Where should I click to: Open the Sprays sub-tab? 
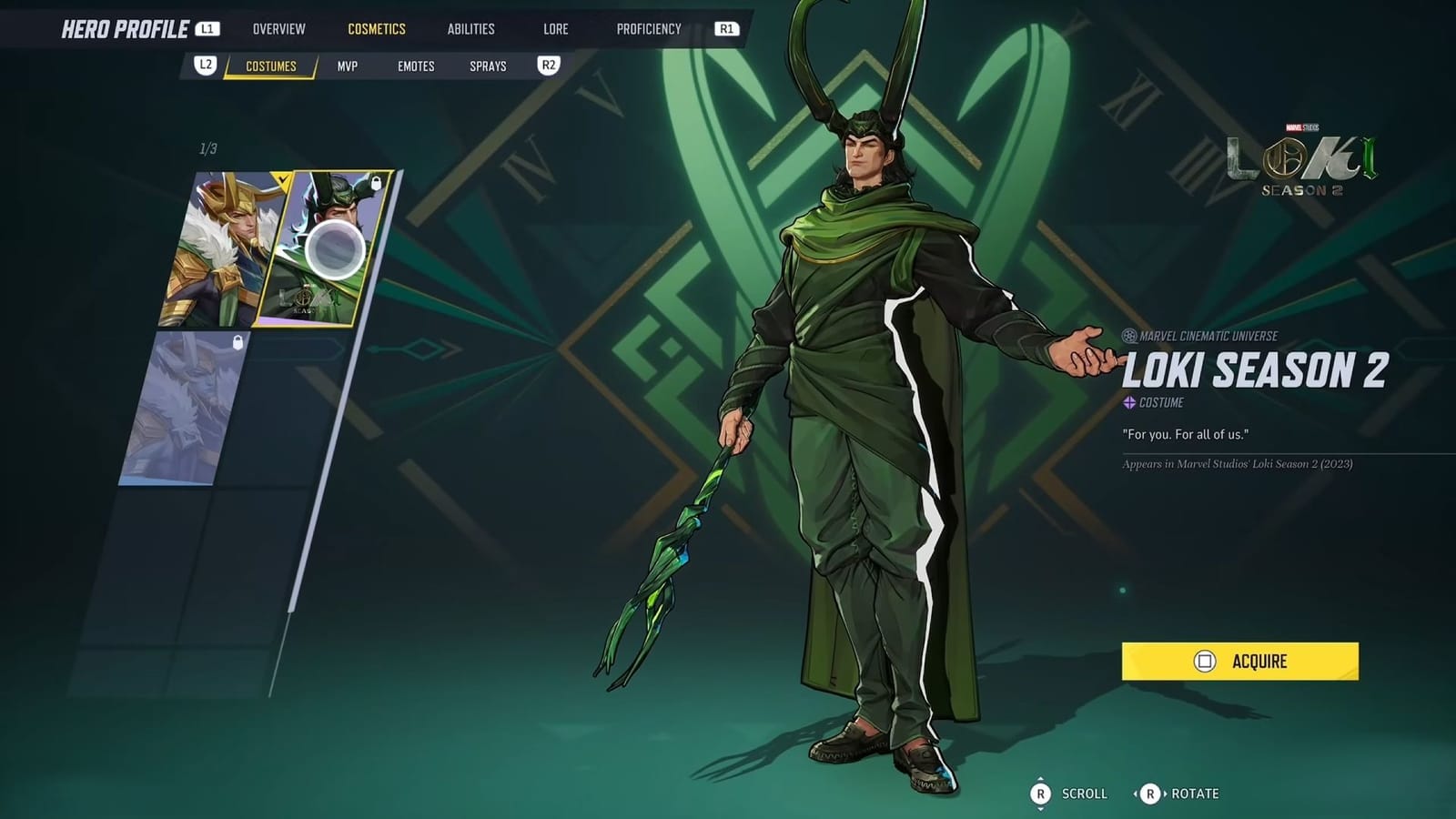(490, 66)
